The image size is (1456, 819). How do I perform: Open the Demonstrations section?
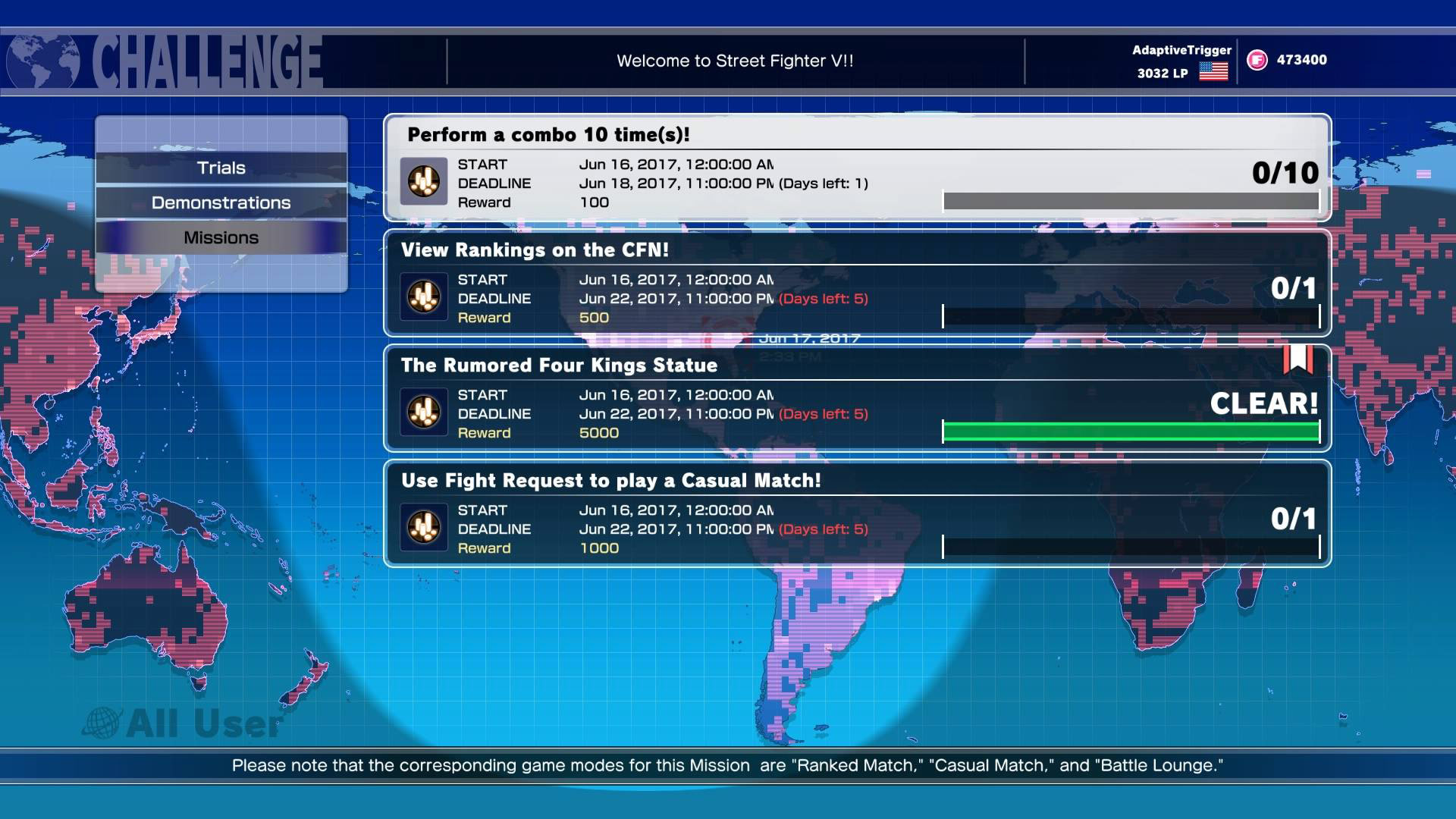[221, 202]
